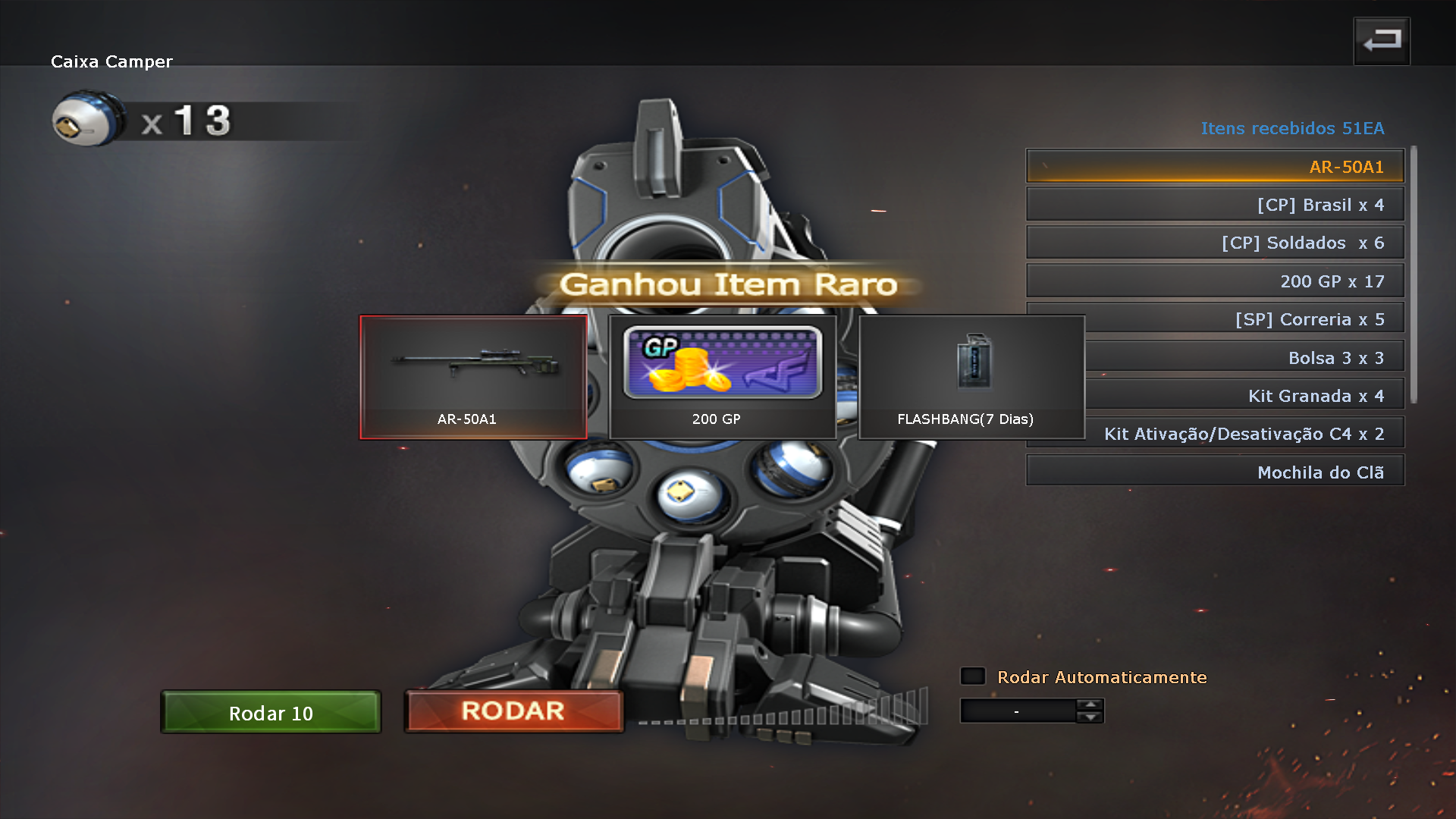Select the [CP] Soldados x 6 row
The width and height of the screenshot is (1456, 819).
tap(1215, 243)
